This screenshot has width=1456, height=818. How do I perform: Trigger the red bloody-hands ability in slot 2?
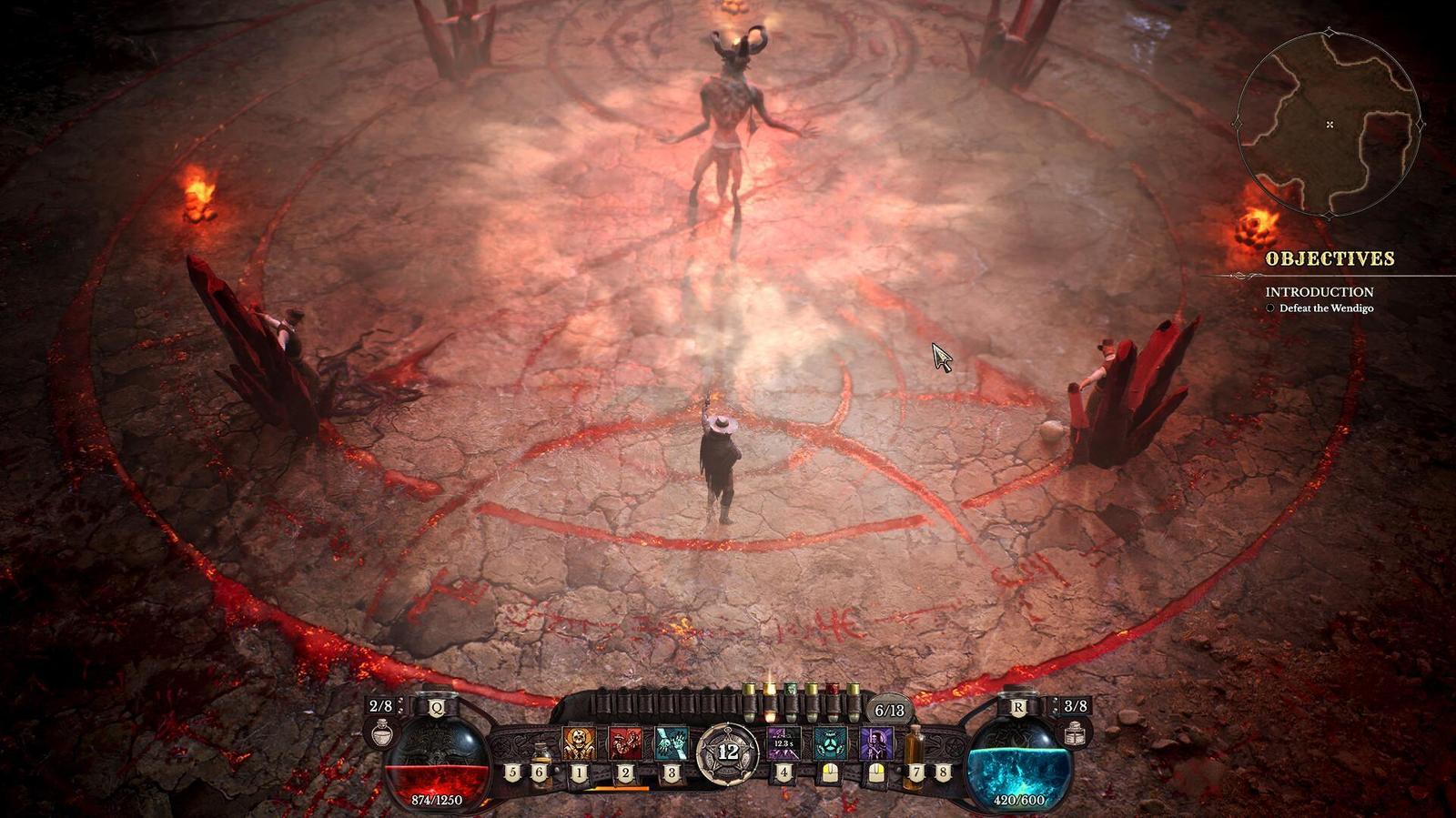(625, 743)
